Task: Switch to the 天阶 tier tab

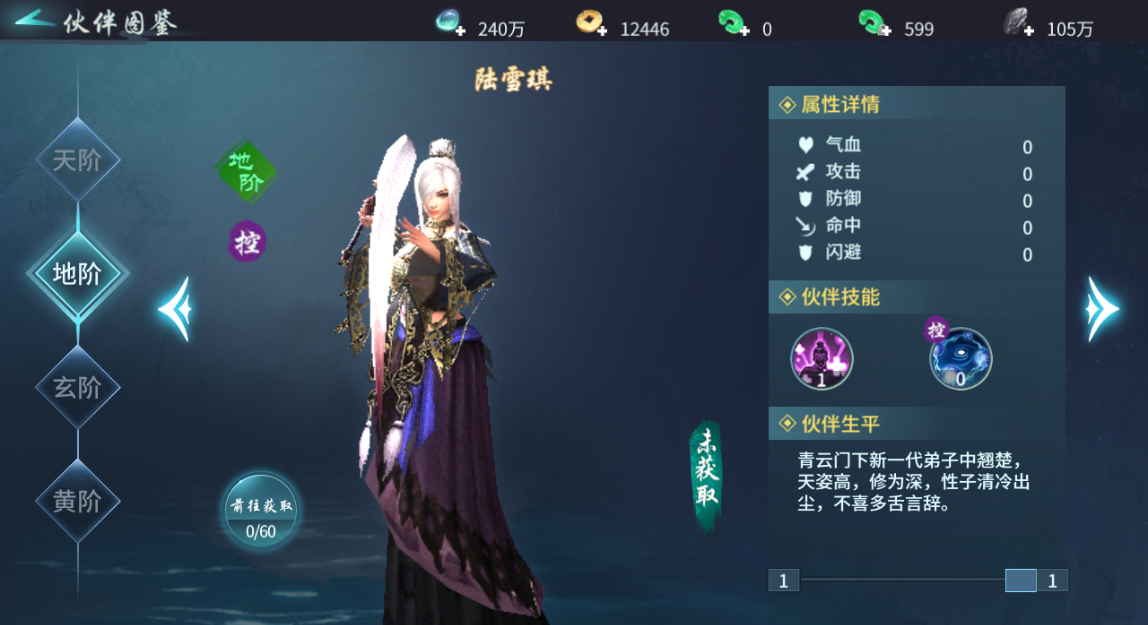Action: tap(77, 160)
